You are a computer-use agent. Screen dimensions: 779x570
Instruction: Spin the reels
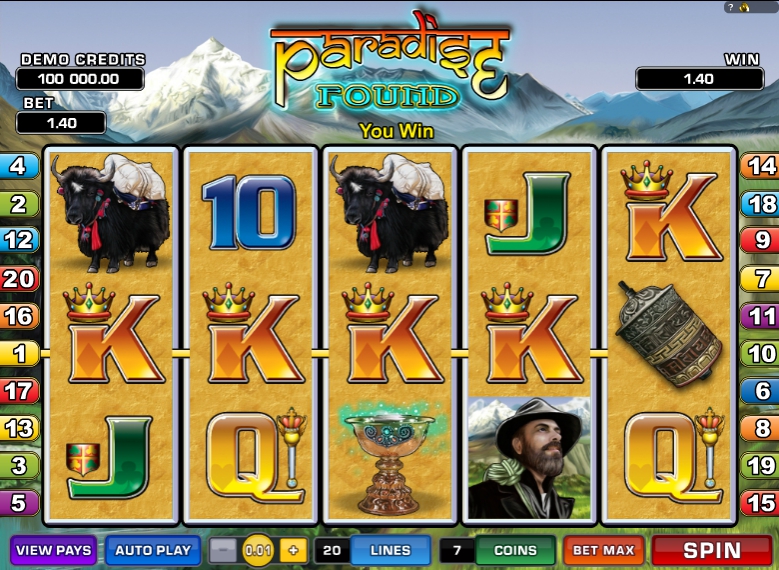[712, 550]
